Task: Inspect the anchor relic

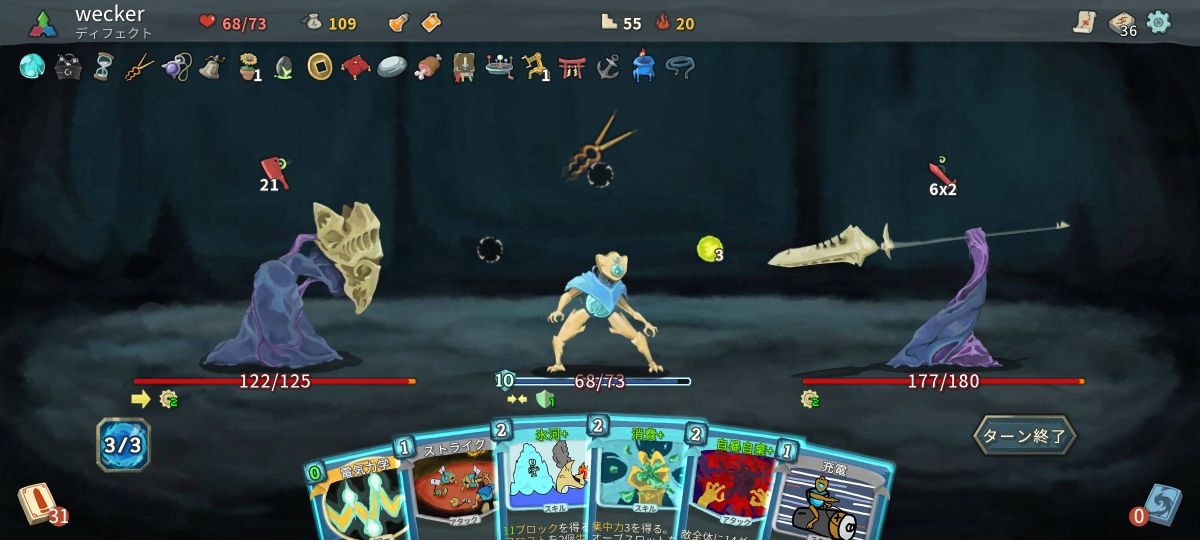Action: [607, 67]
